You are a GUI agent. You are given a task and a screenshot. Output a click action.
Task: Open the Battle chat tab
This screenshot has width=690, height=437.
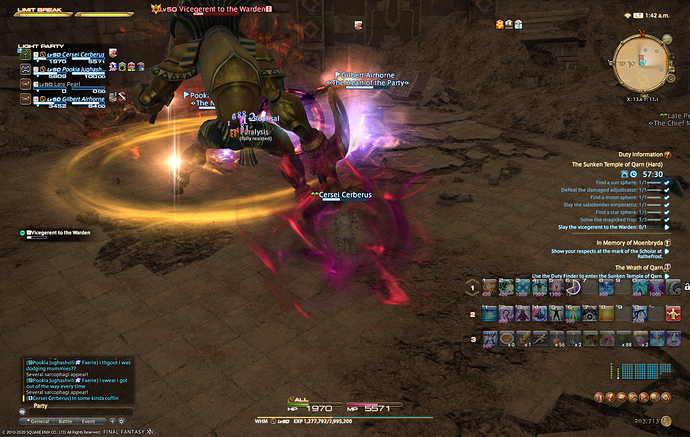click(x=68, y=421)
